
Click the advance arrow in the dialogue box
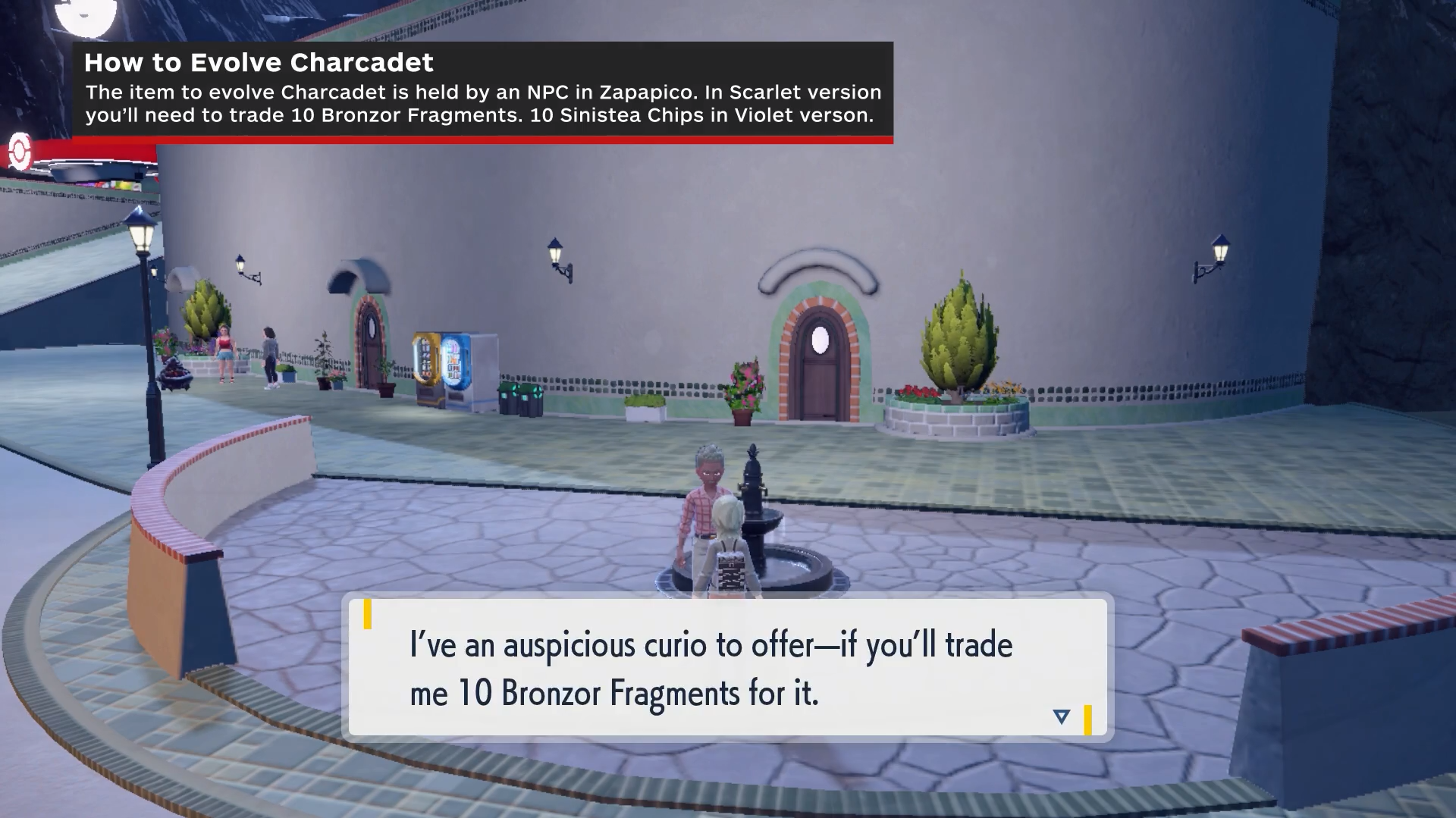(1062, 716)
